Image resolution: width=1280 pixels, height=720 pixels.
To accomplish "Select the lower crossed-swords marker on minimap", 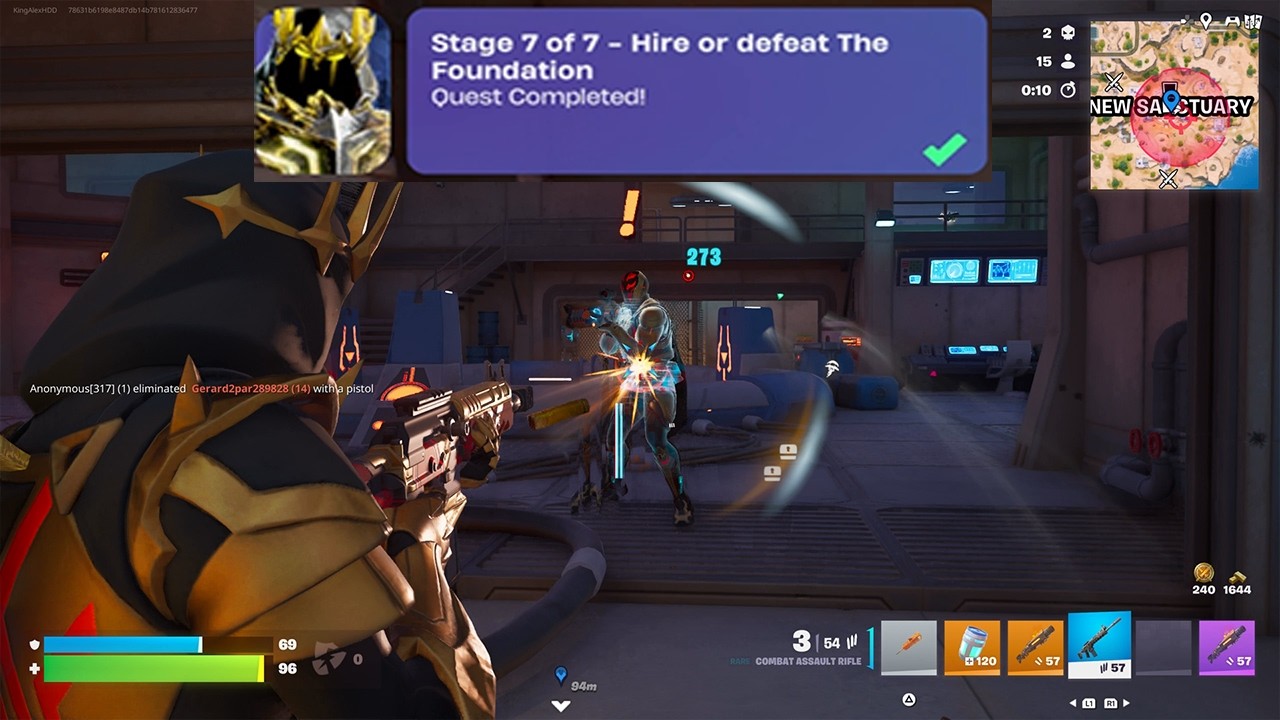I will [x=1167, y=179].
